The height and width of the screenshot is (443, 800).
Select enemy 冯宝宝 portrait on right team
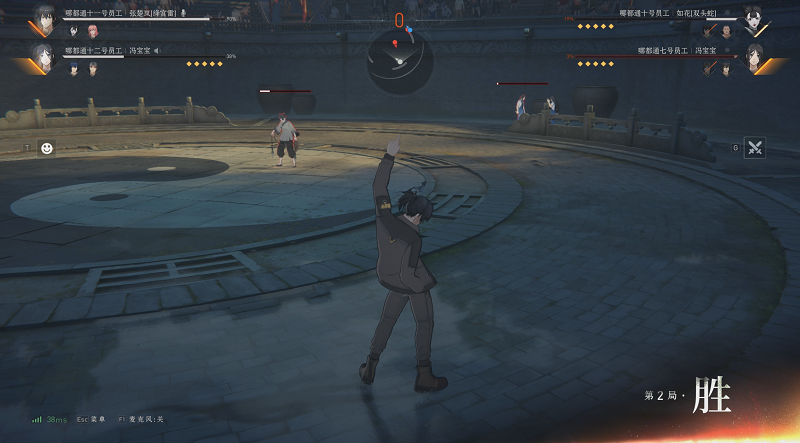(x=757, y=57)
